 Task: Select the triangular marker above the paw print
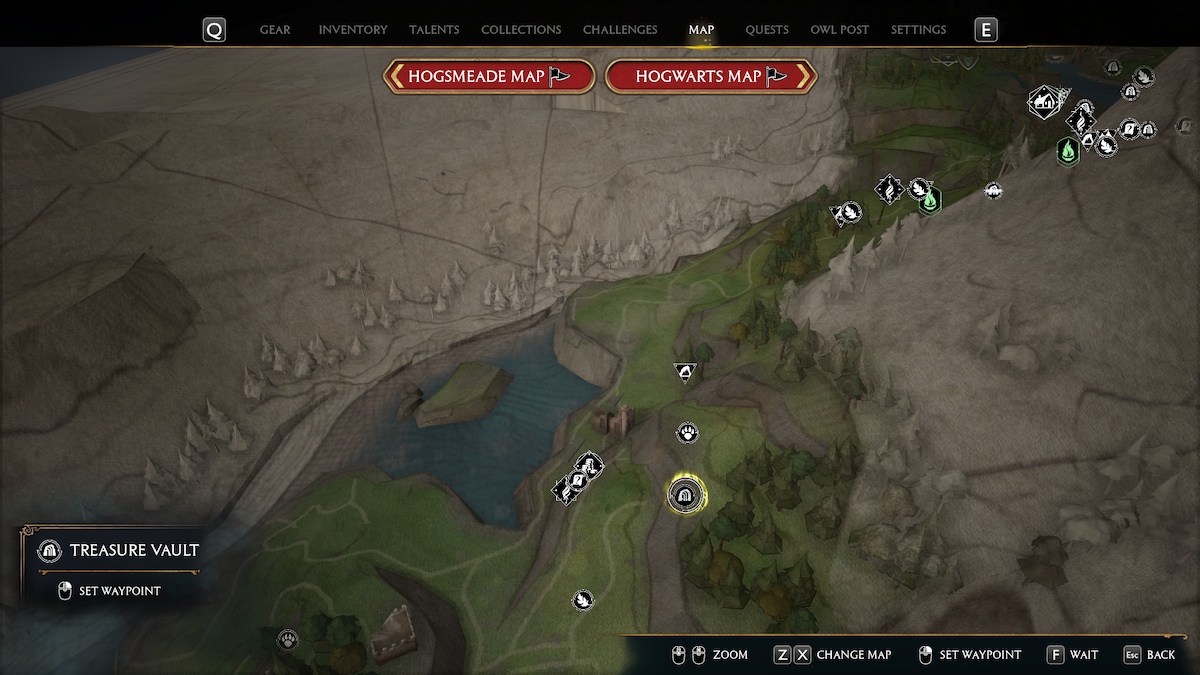click(x=685, y=373)
